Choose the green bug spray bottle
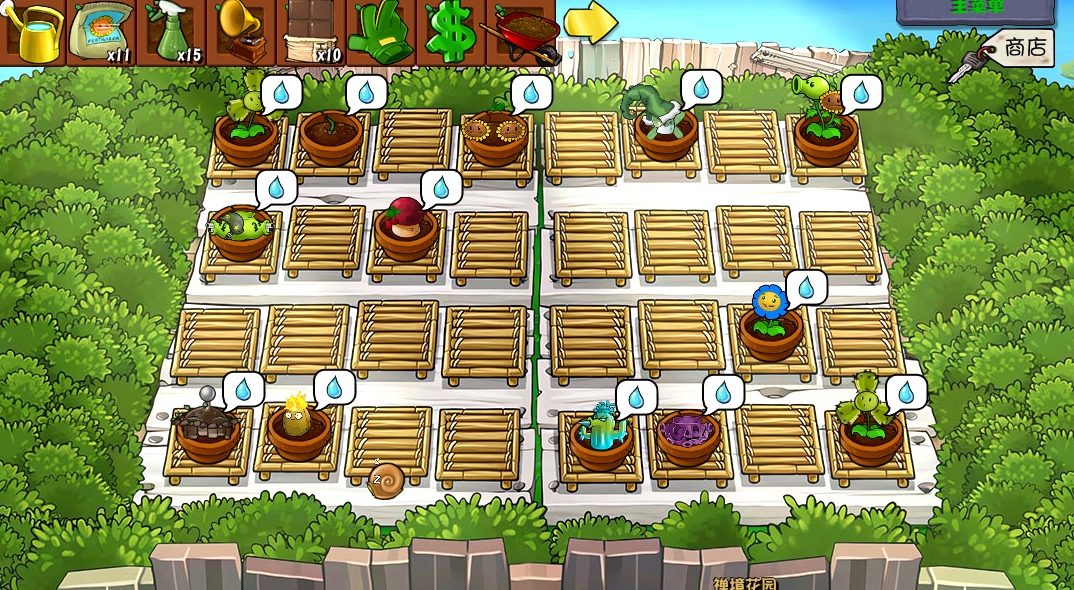This screenshot has width=1074, height=590. point(172,32)
